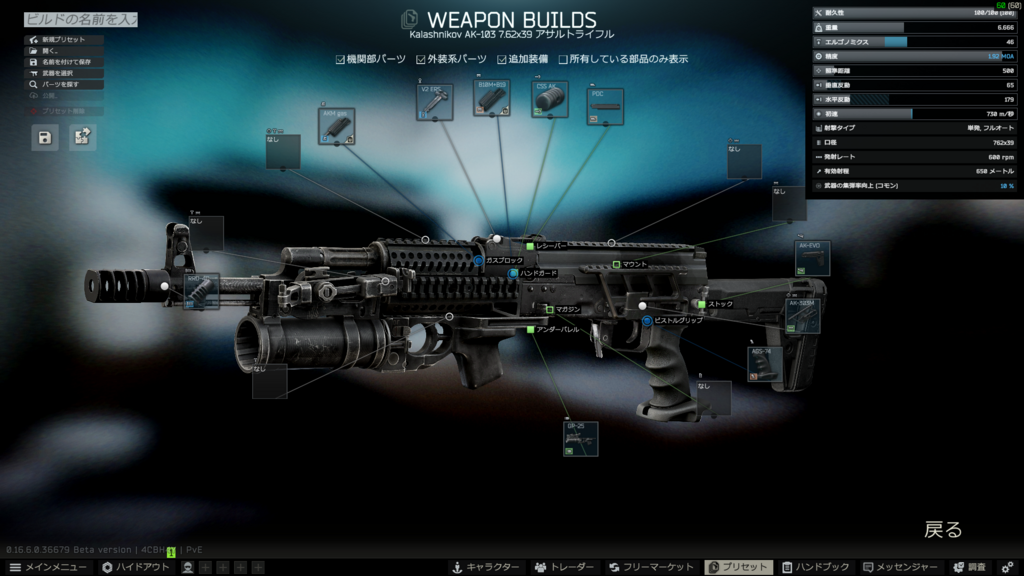The image size is (1024, 576).
Task: Toggle the 外装系パーツ checkbox
Action: pyautogui.click(x=422, y=60)
